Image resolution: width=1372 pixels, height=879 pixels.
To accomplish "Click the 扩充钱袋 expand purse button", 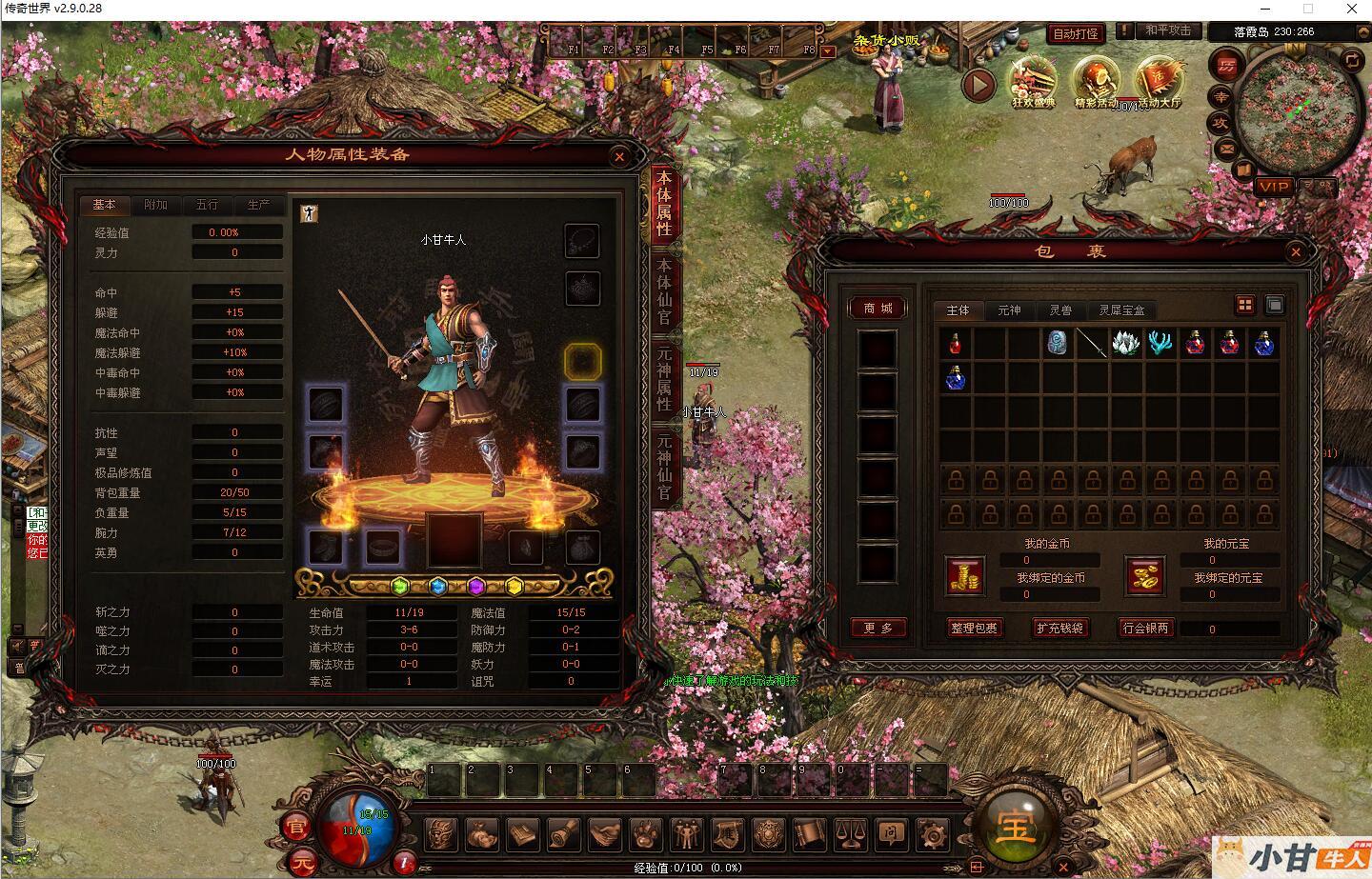I will click(x=1059, y=629).
